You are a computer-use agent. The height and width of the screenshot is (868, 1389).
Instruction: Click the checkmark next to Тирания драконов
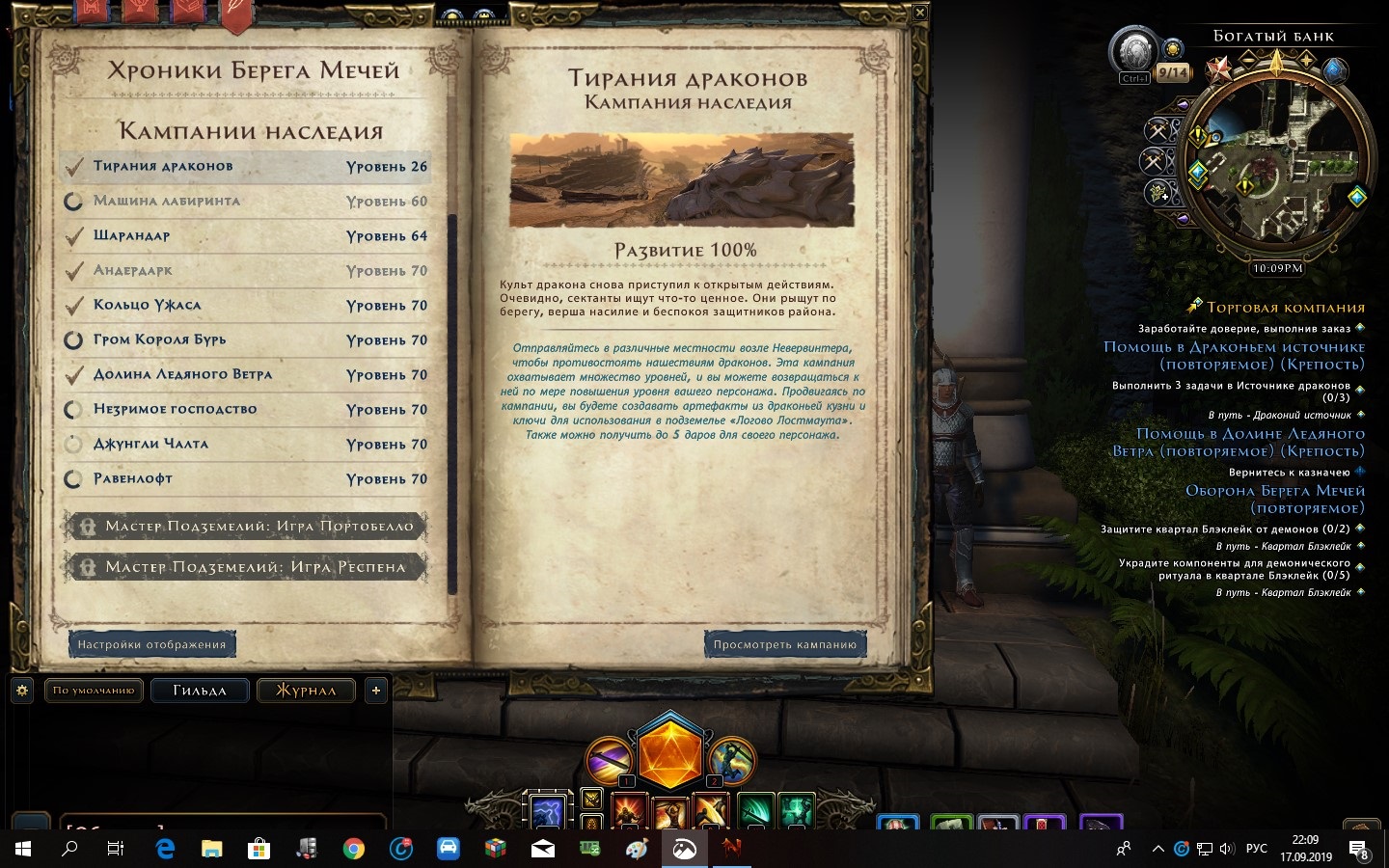pos(74,166)
